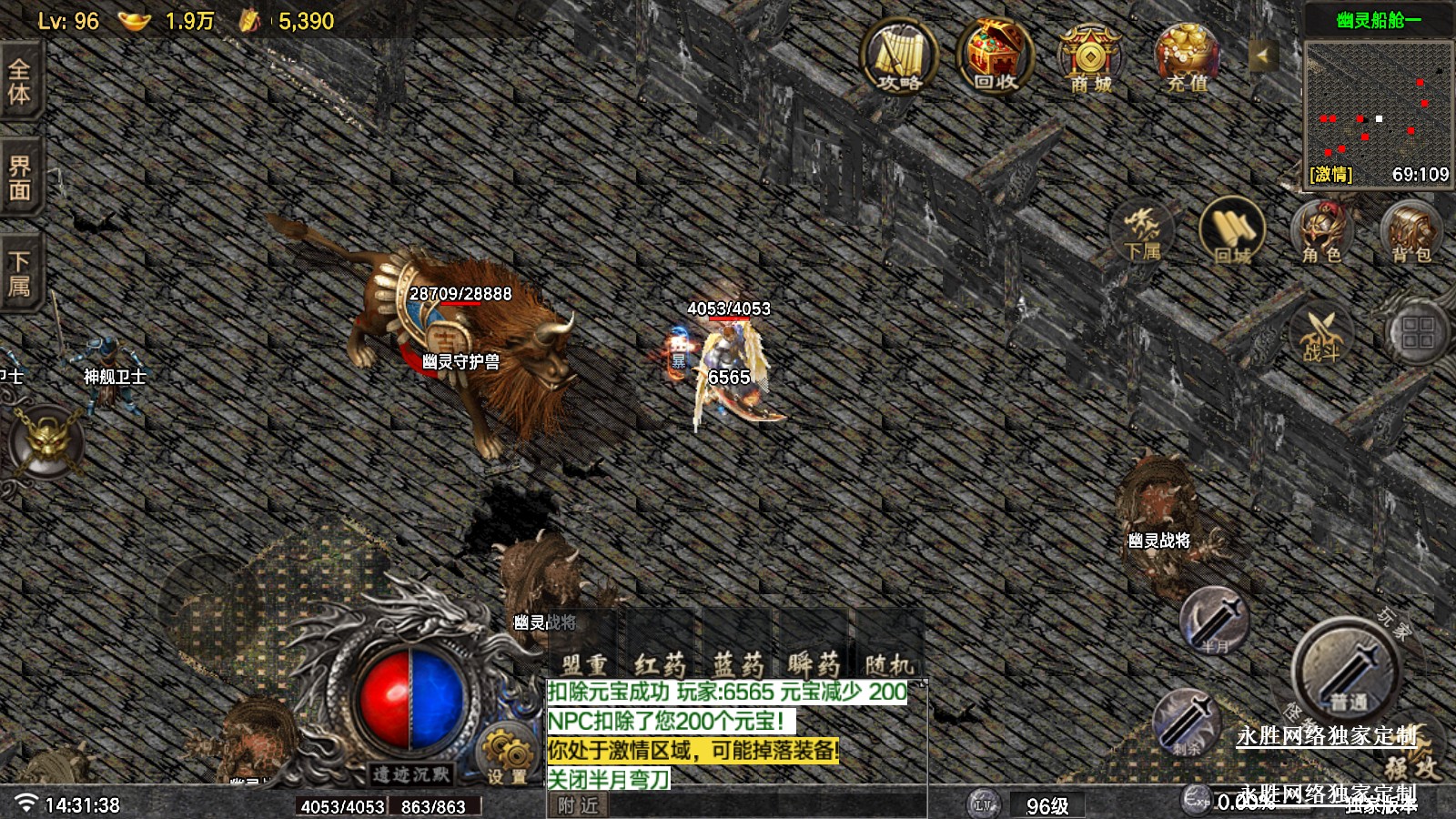Open the 下属 round icon button
The height and width of the screenshot is (819, 1456).
pyautogui.click(x=1142, y=233)
